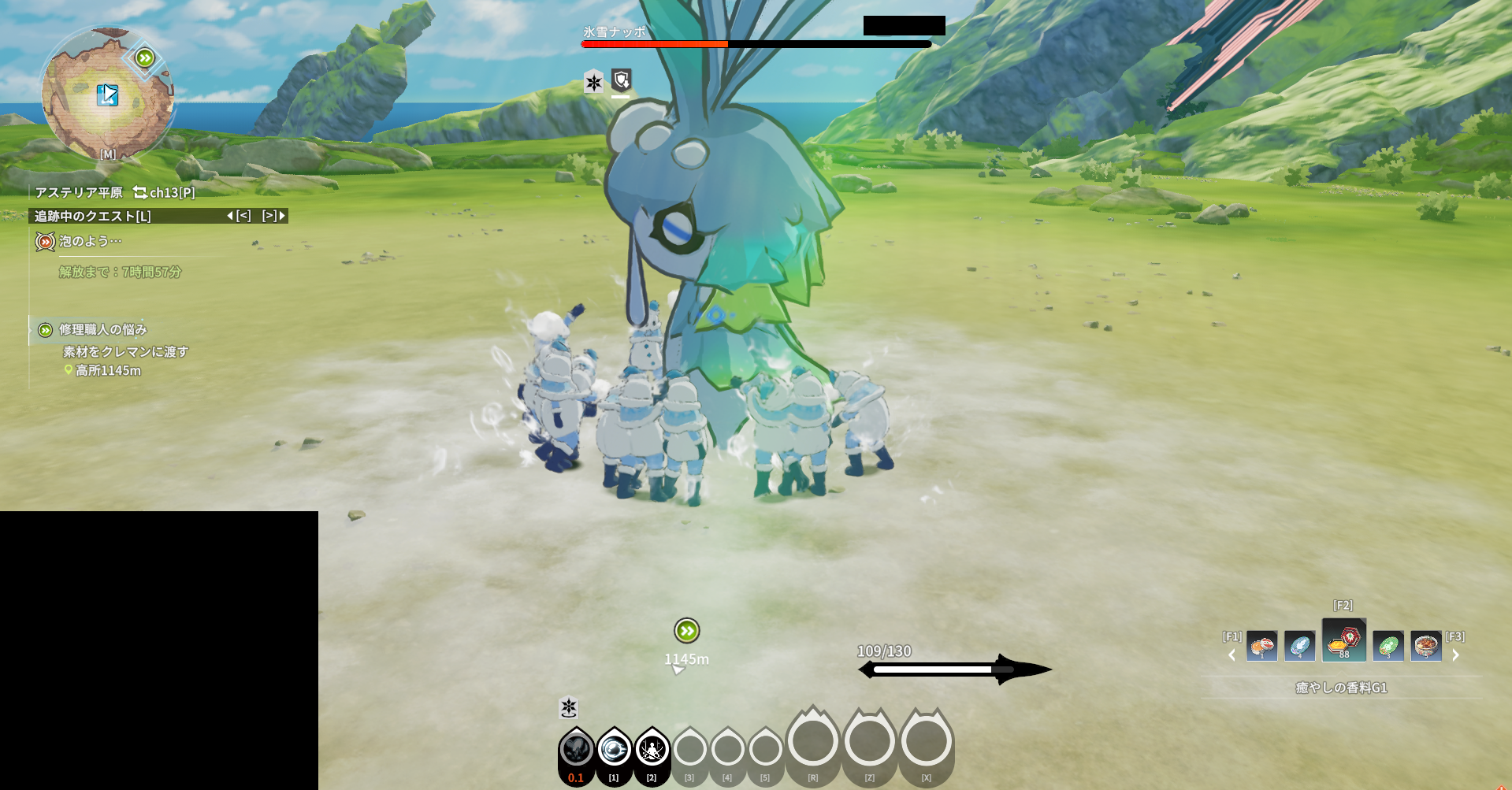This screenshot has width=1512, height=790.
Task: Use the selected 癒やしの香料G1 item with 88 count
Action: click(x=1343, y=640)
